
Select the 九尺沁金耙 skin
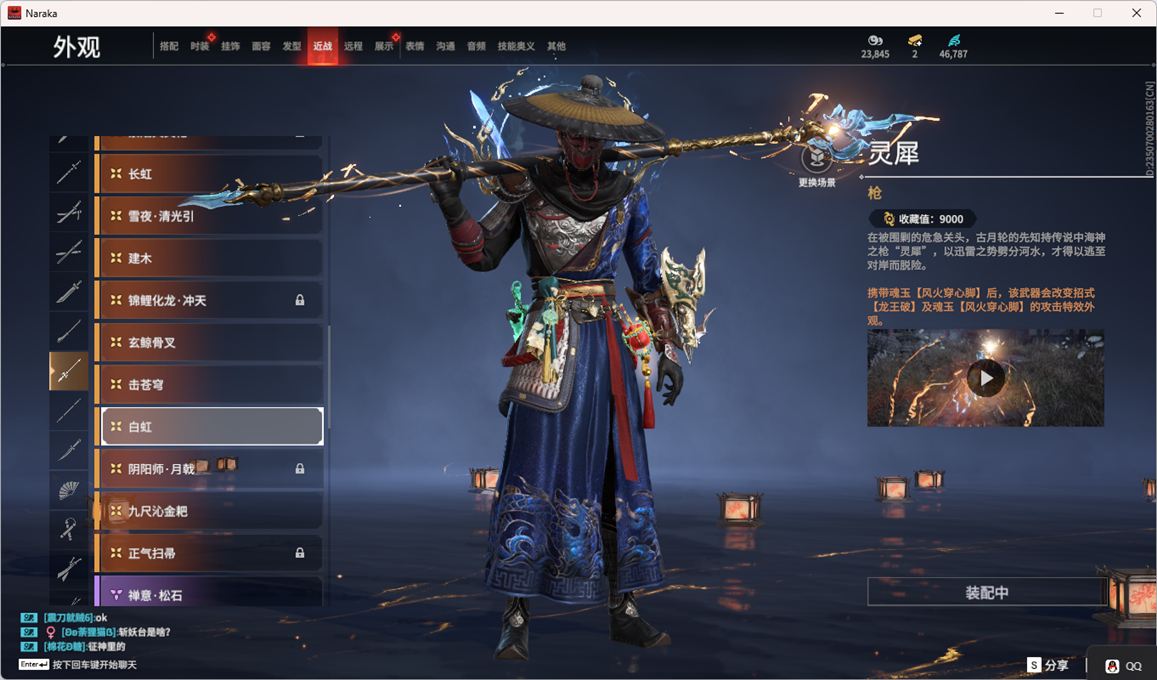click(x=209, y=511)
